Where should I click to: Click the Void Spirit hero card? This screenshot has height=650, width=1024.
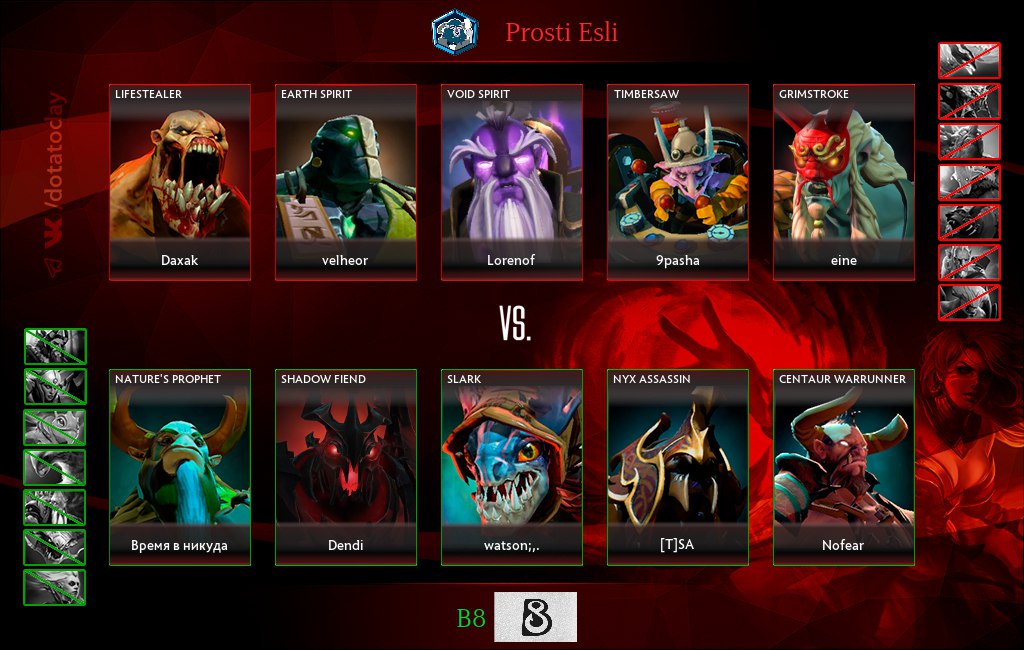[x=512, y=182]
